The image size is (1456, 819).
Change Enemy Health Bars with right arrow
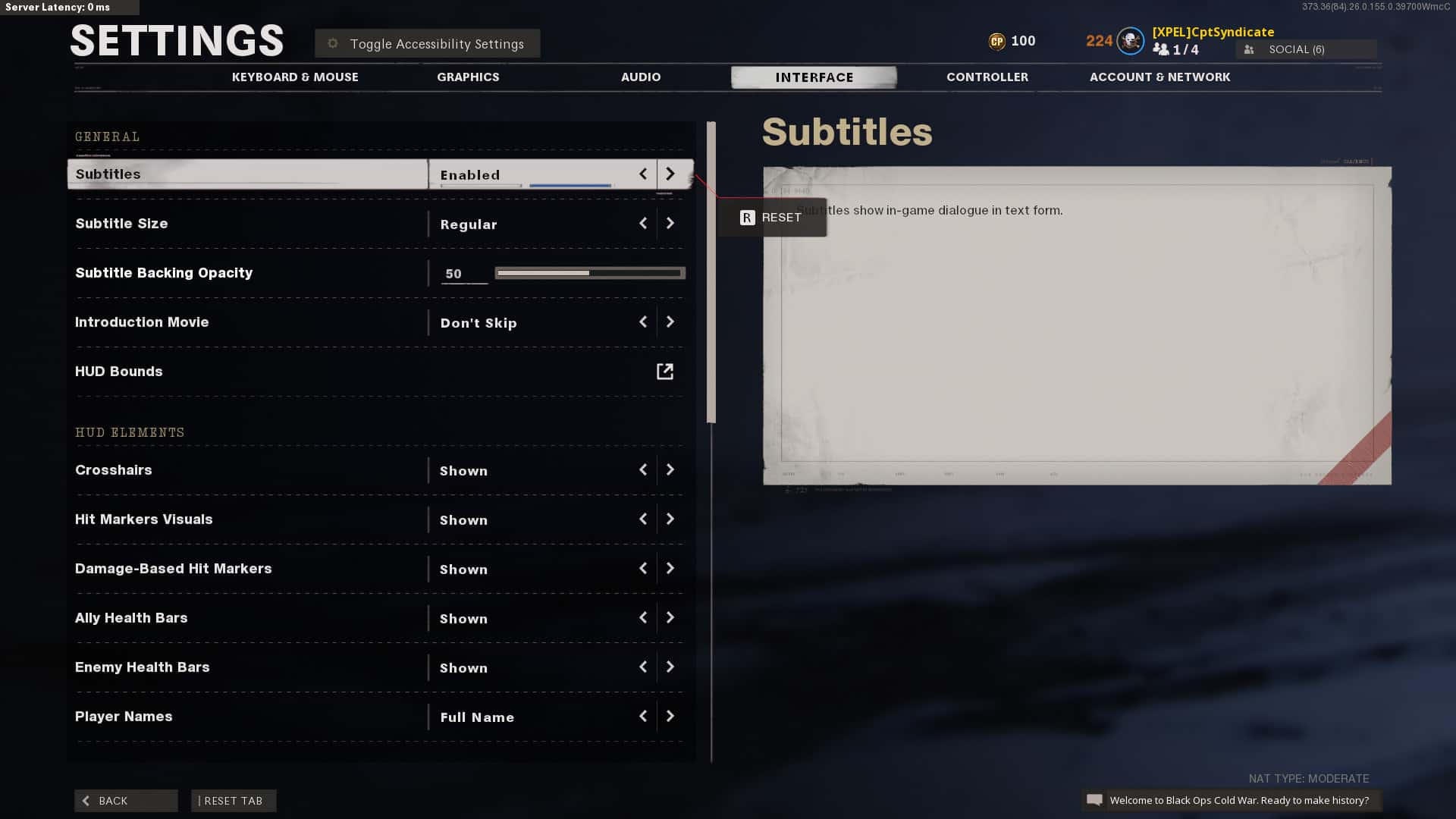tap(670, 667)
